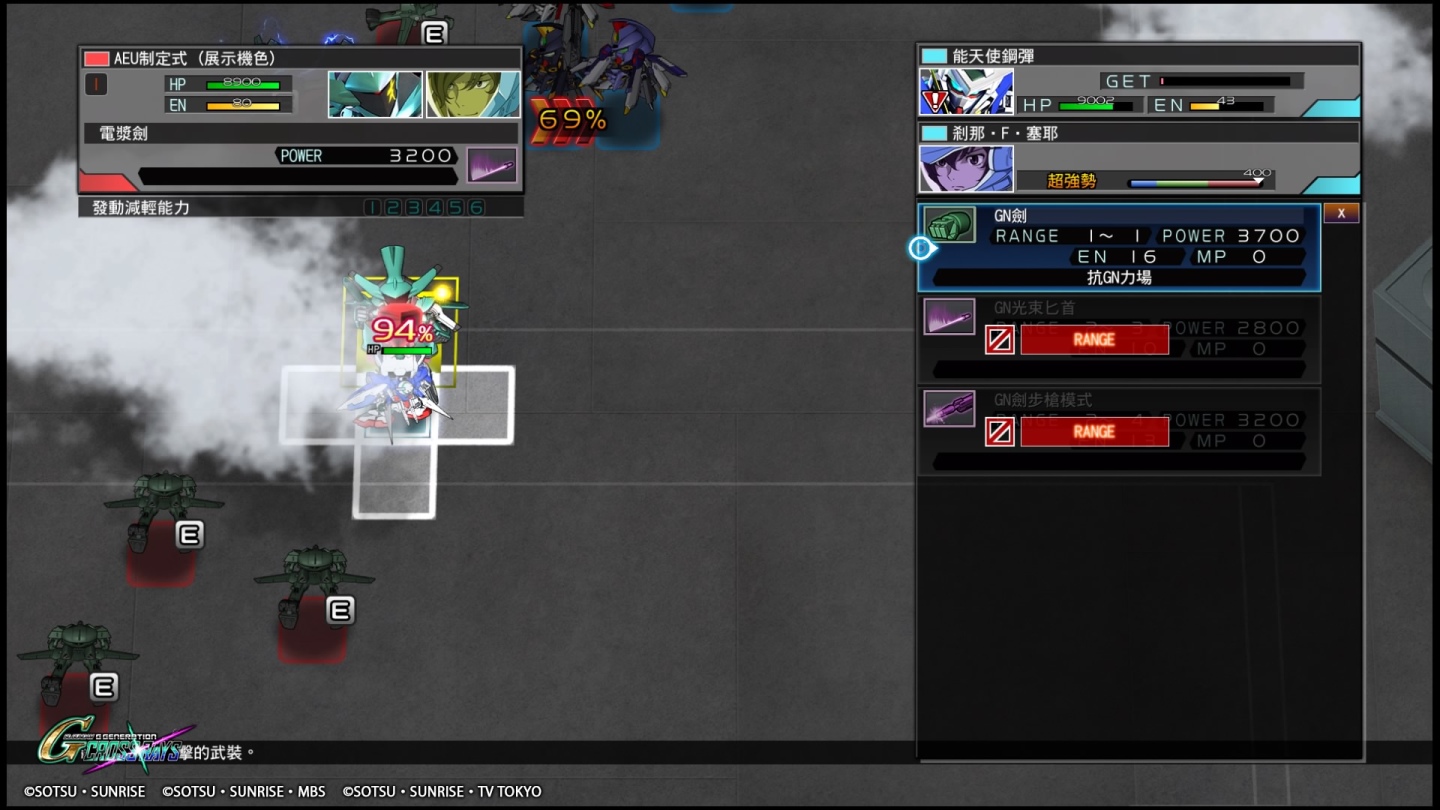Screen dimensions: 1440x810
Task: Toggle ability slot 6 under 發動減輕能力
Action: (478, 205)
